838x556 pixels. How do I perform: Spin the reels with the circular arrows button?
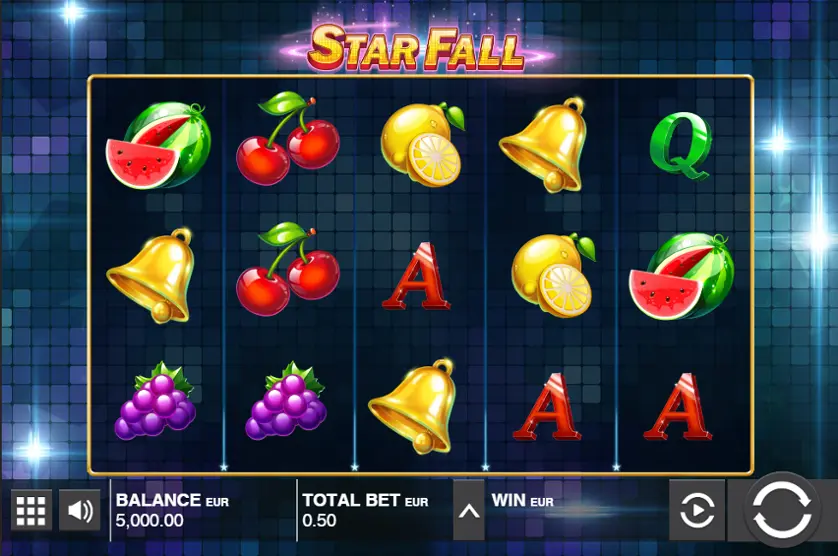[782, 511]
